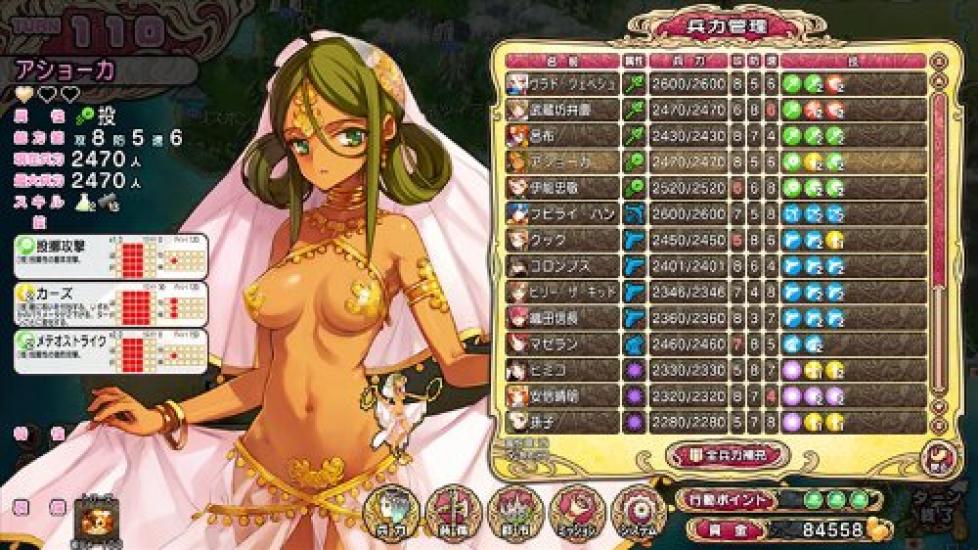Click the 全兵力補充 replenish-all button
978x550 pixels.
pyautogui.click(x=728, y=455)
